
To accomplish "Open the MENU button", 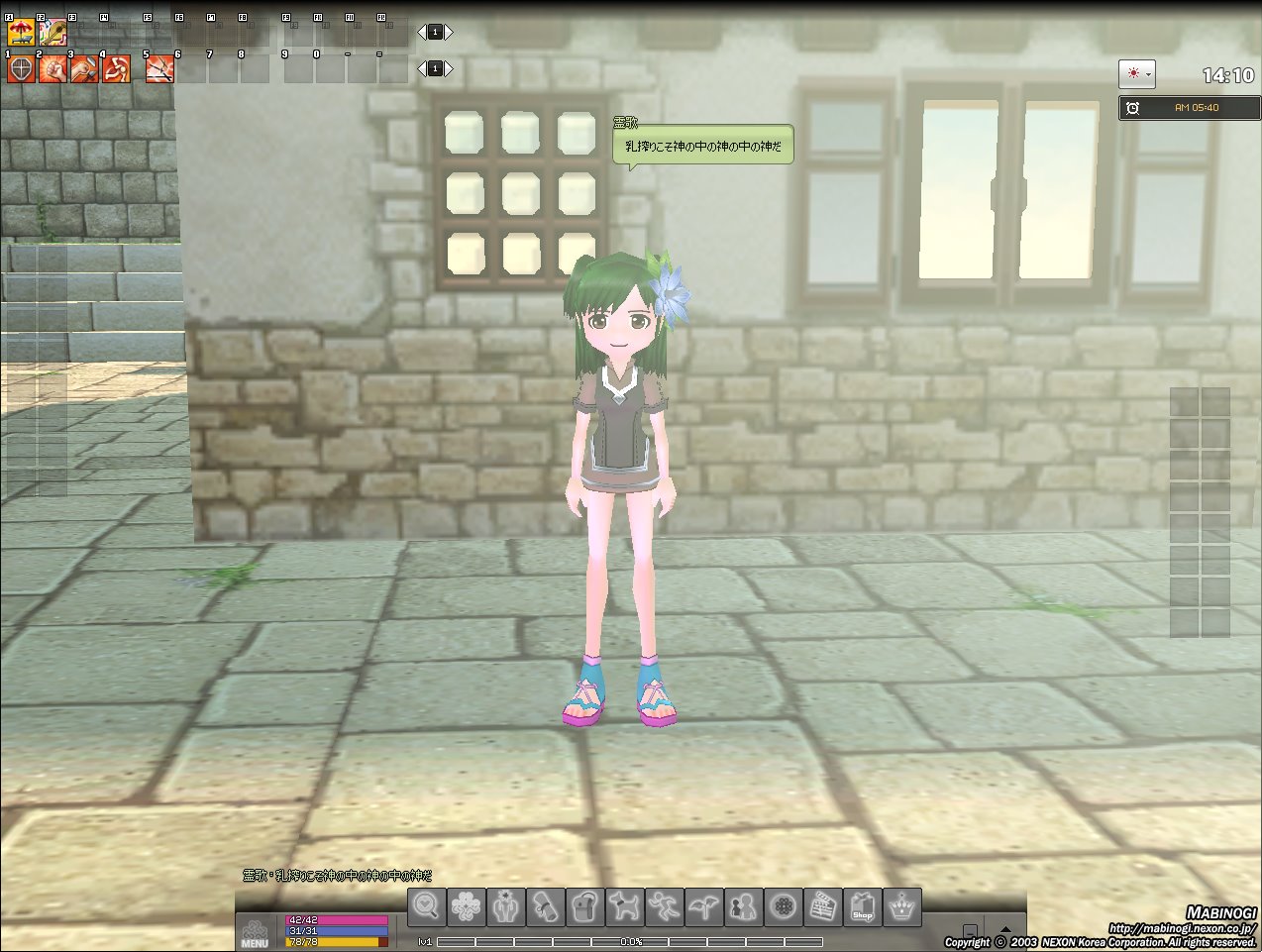I will [255, 933].
